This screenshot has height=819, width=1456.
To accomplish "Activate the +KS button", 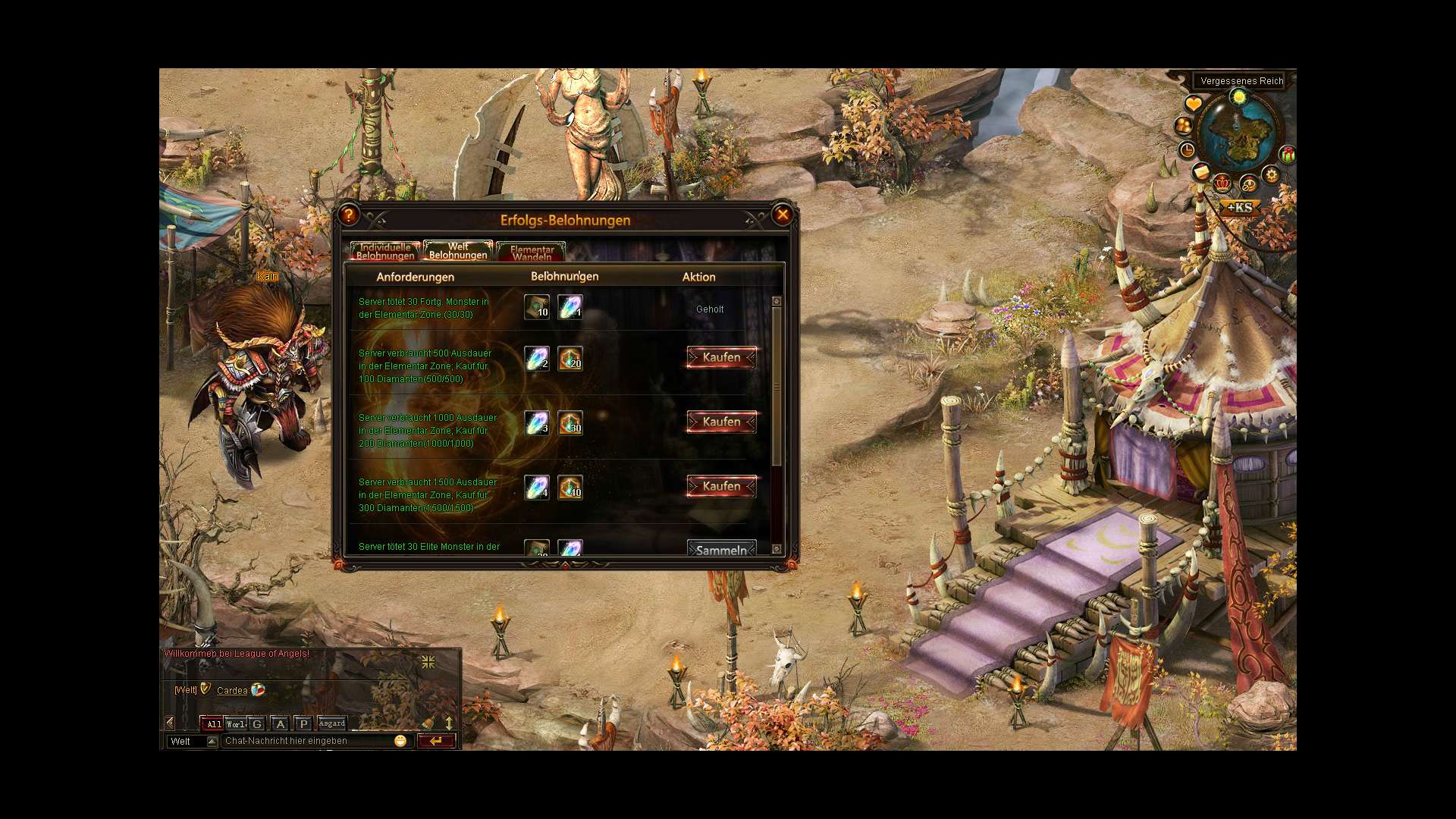I will click(1240, 207).
